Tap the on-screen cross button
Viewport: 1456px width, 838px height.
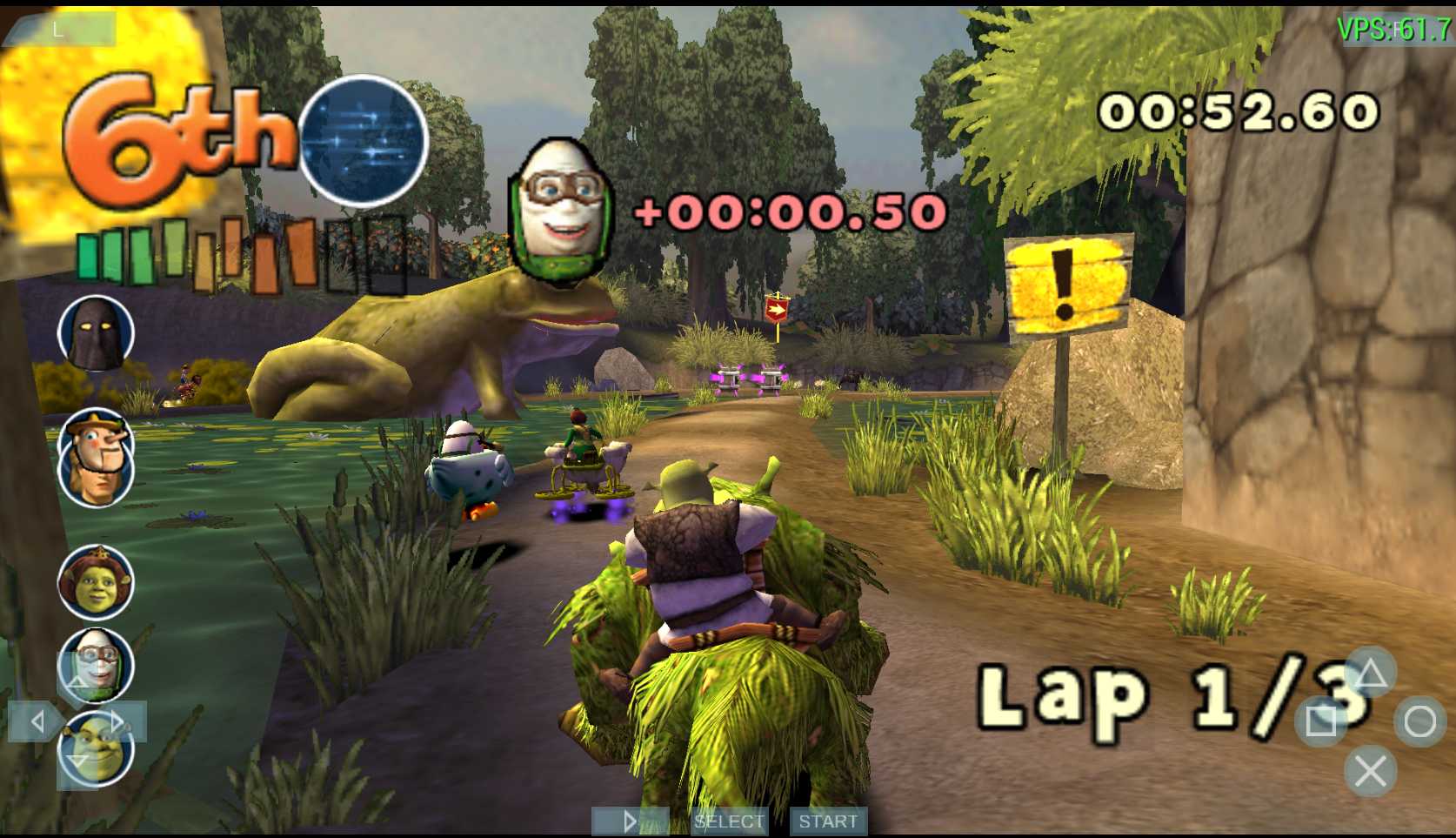(x=1370, y=771)
